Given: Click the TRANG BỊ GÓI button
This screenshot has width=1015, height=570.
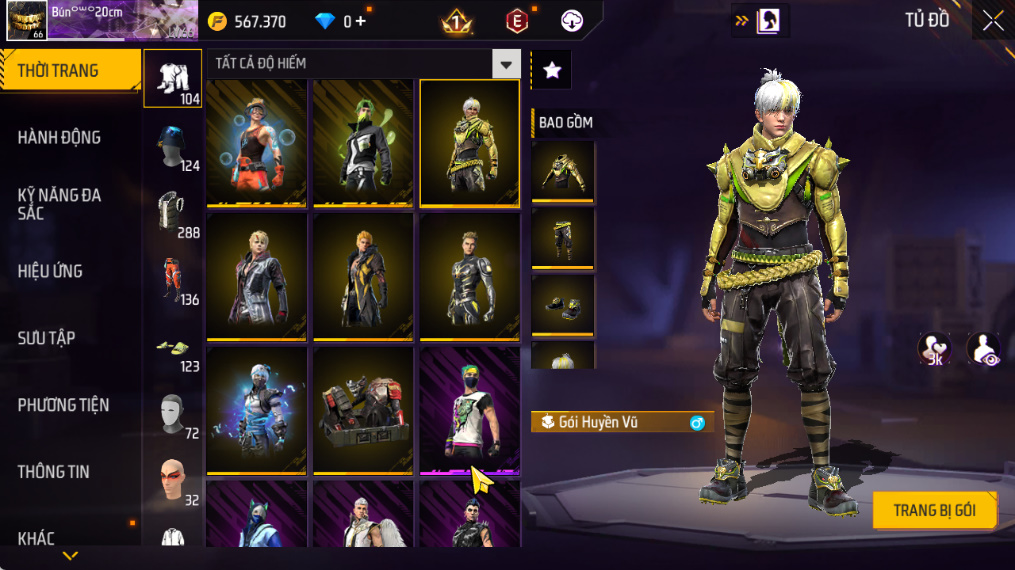Looking at the screenshot, I should pyautogui.click(x=934, y=510).
